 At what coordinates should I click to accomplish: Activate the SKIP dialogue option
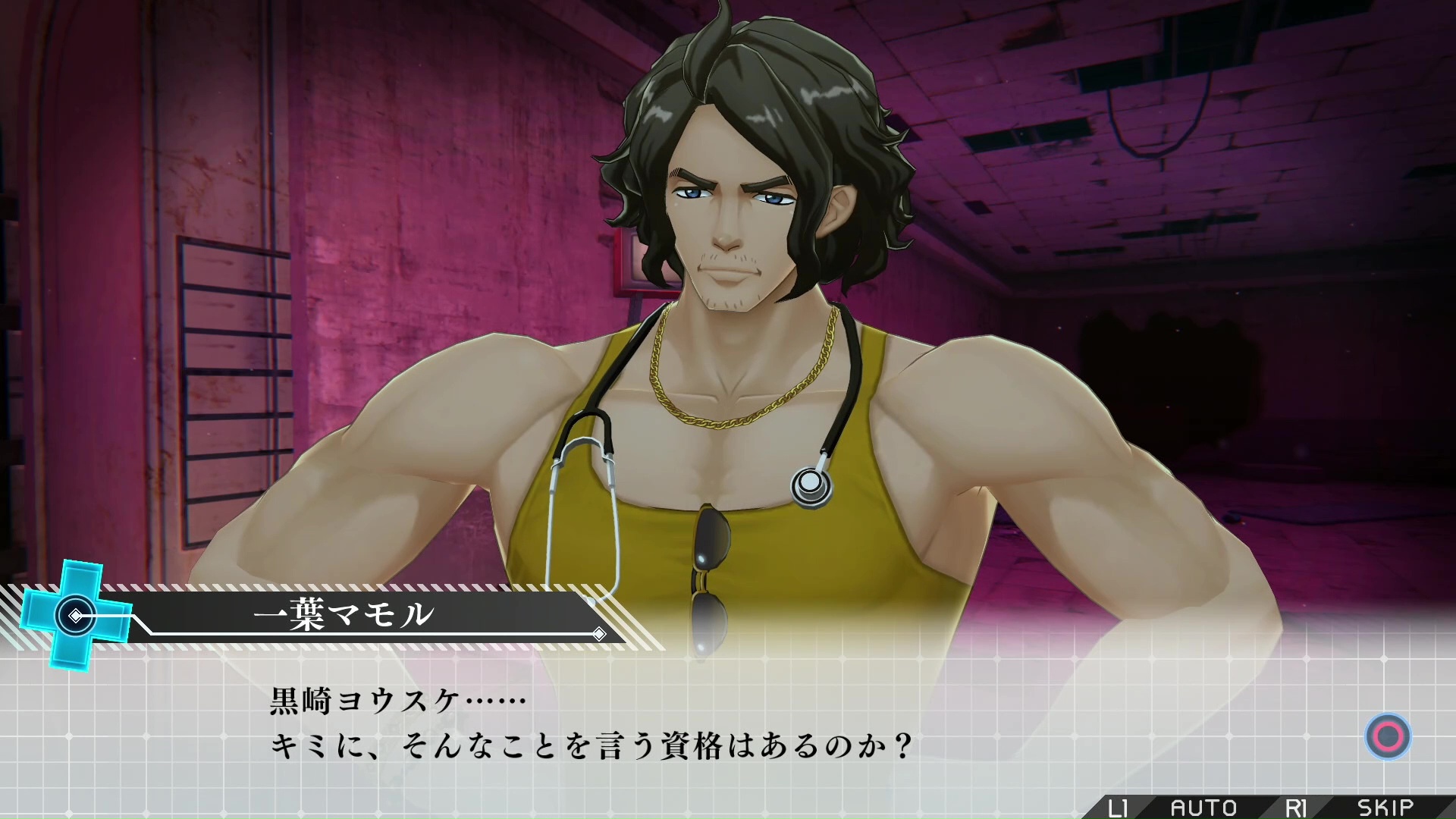pyautogui.click(x=1385, y=807)
